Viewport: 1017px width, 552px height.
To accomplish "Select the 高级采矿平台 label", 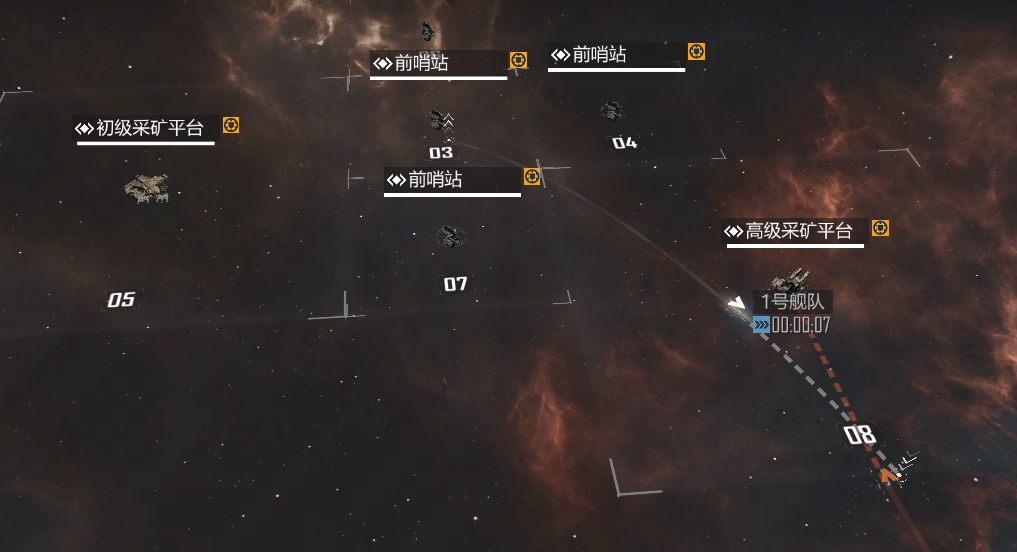I will click(796, 232).
